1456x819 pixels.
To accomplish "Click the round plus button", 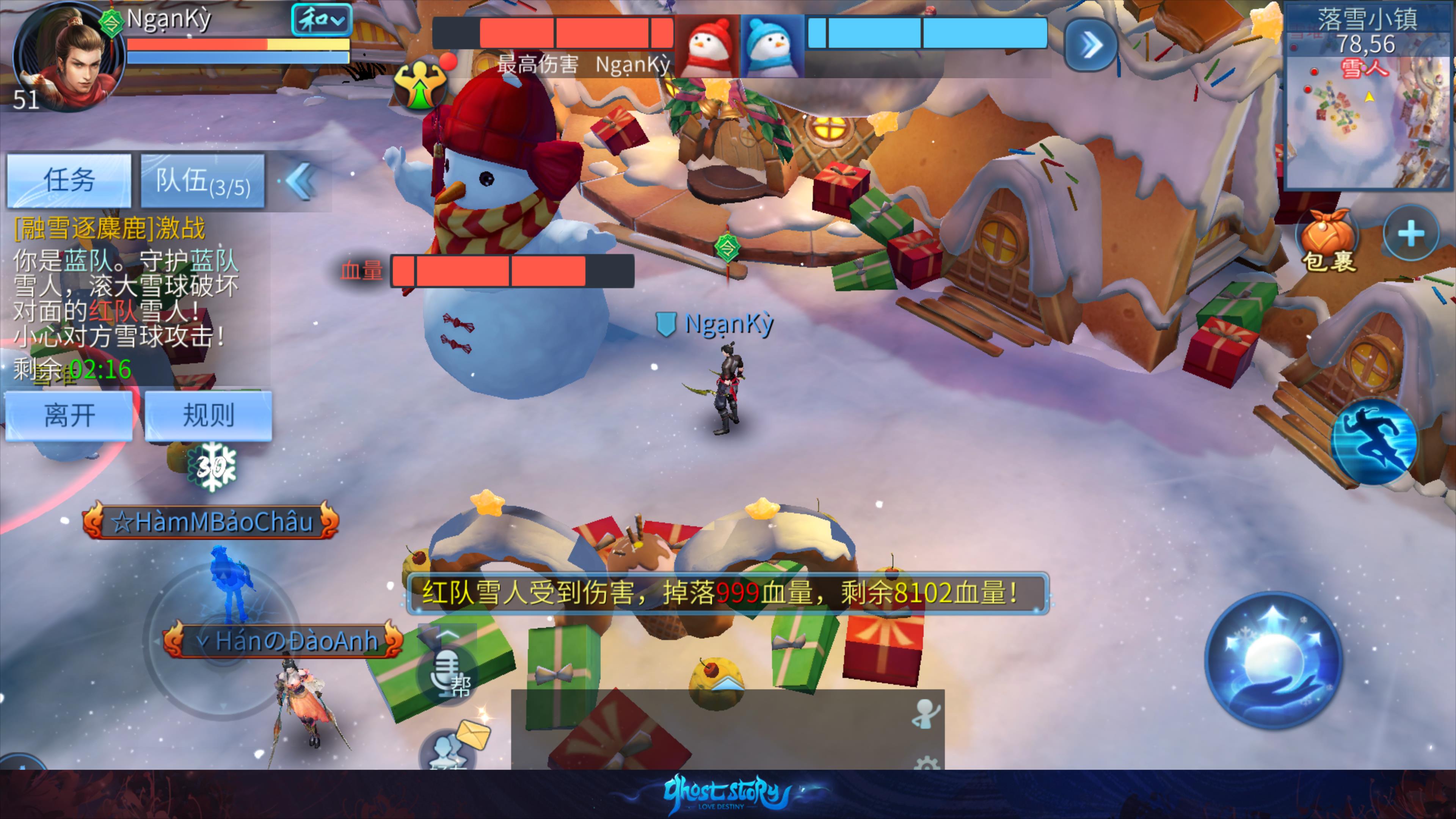I will [1411, 234].
